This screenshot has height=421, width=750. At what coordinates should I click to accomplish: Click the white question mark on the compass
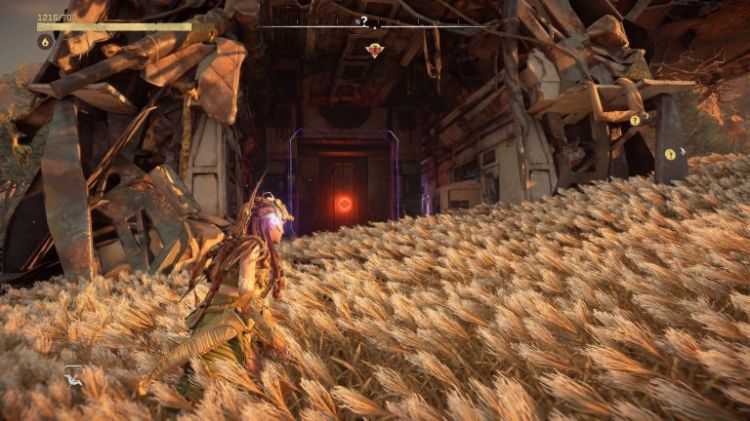pyautogui.click(x=364, y=20)
